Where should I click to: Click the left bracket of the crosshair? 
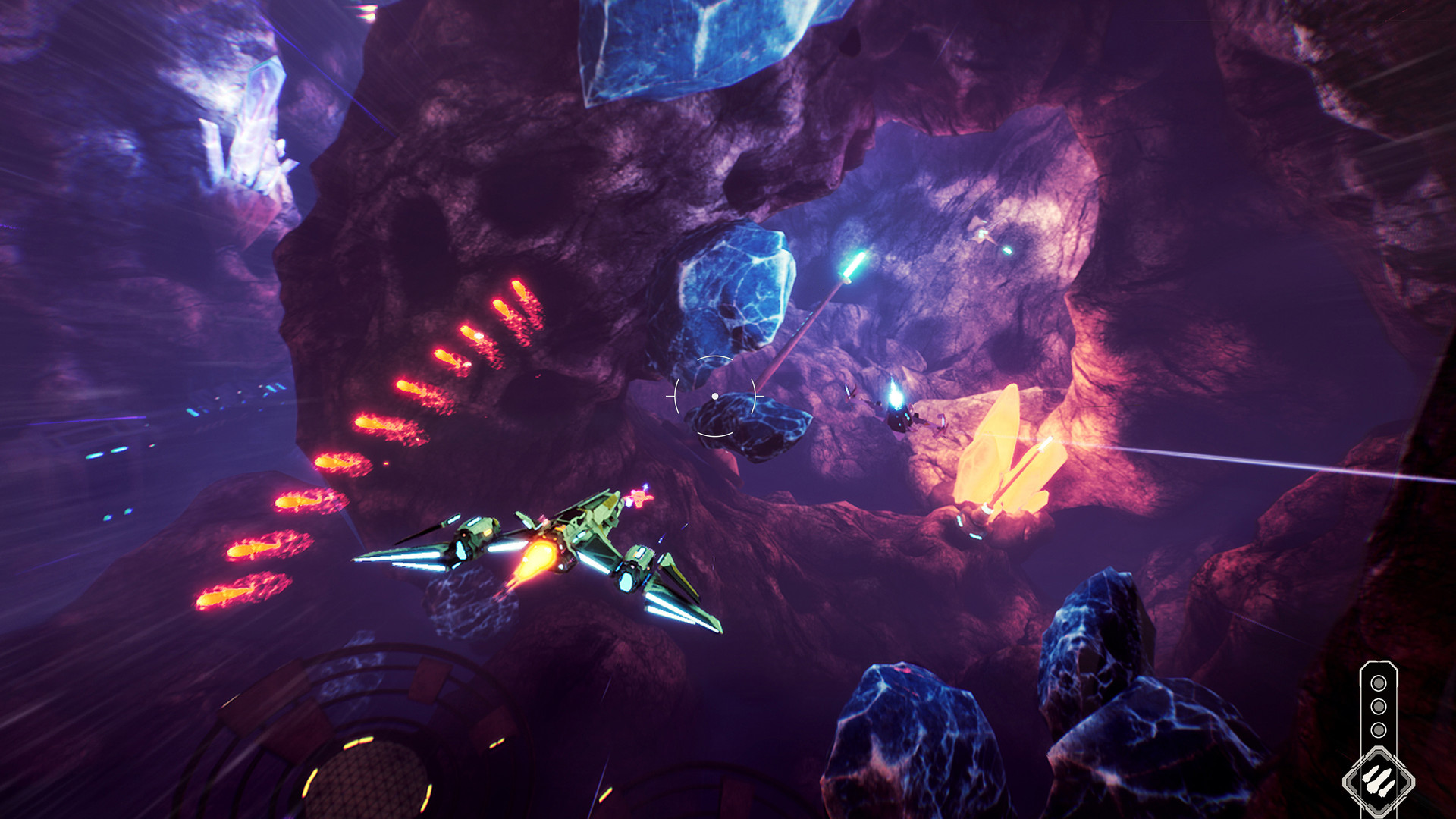(677, 396)
